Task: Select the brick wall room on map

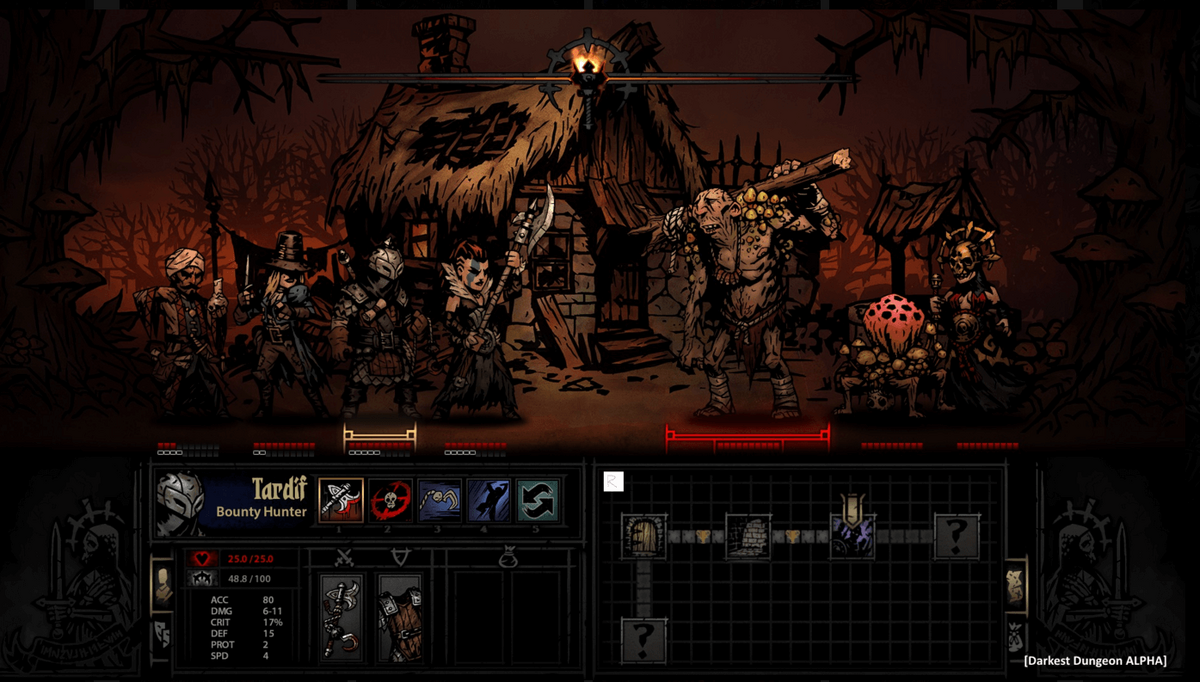Action: point(748,537)
